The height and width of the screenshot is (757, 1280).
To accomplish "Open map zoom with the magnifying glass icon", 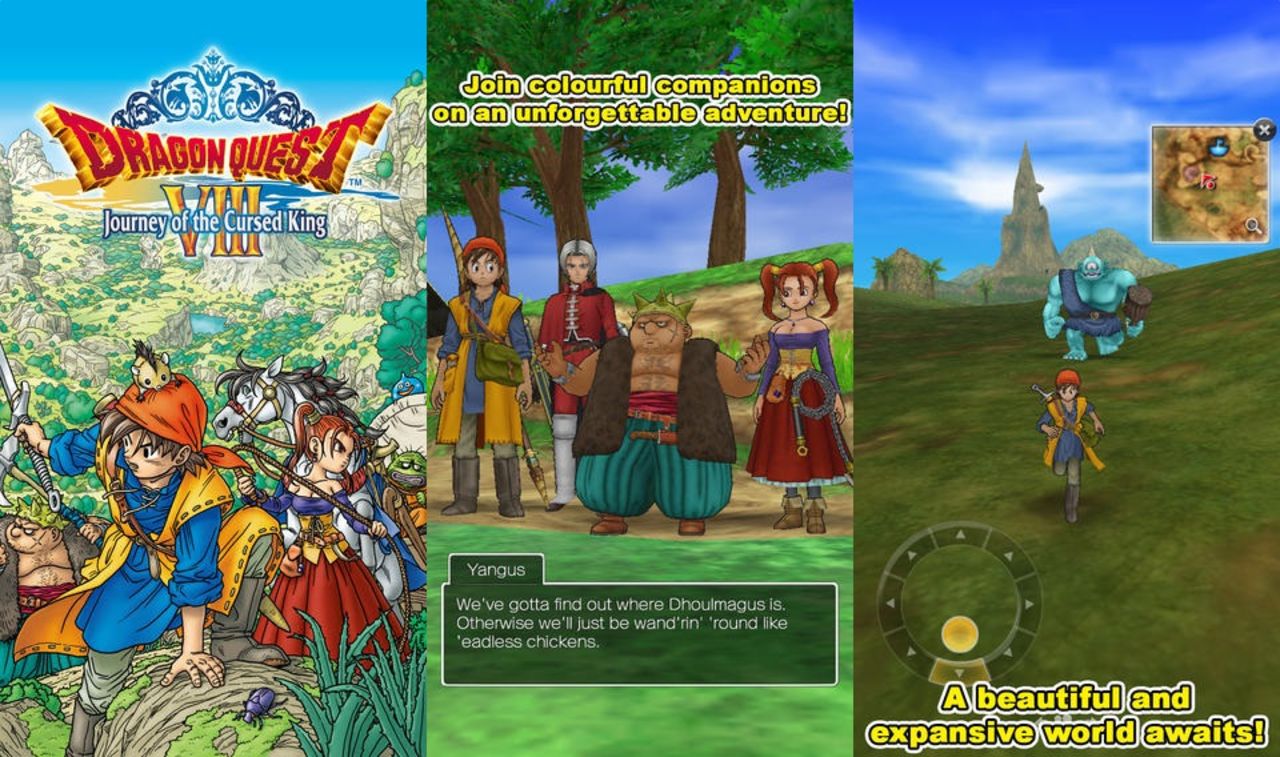I will coord(1253,225).
